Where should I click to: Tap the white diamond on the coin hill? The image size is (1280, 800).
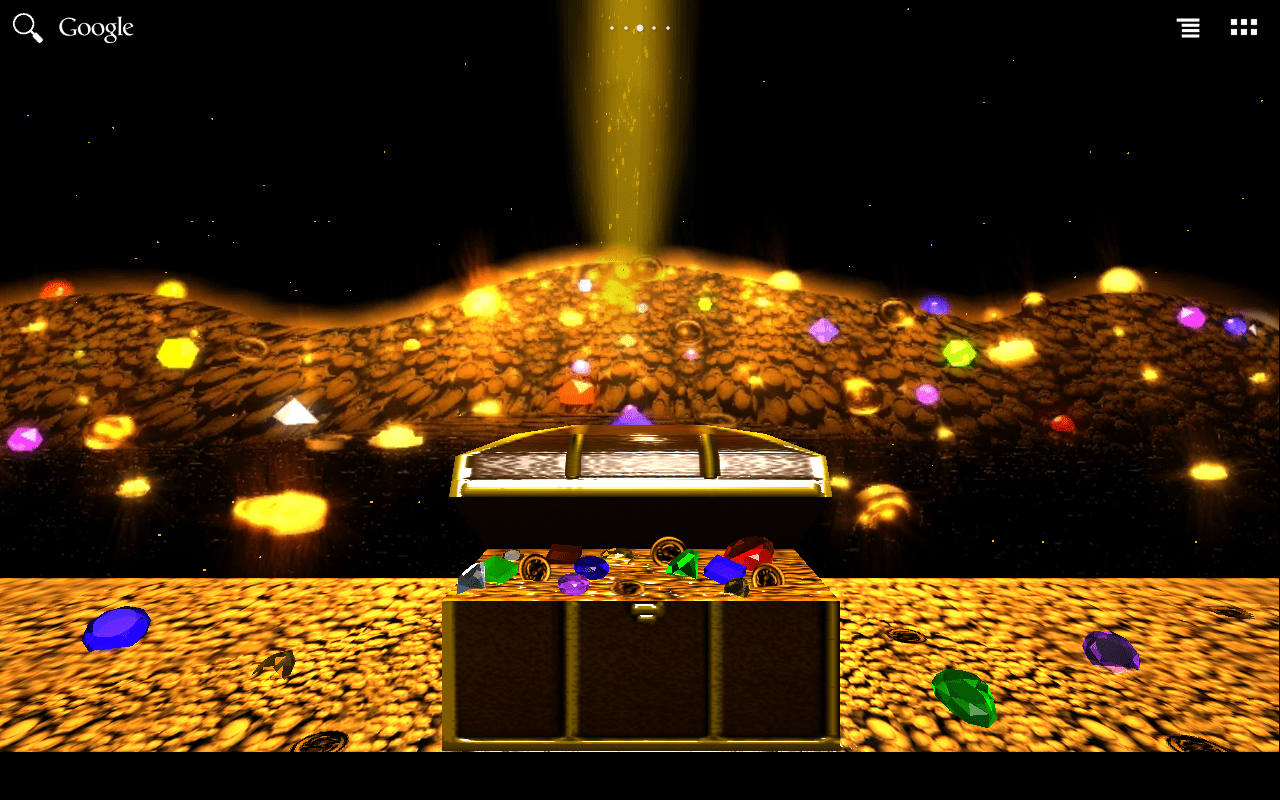pyautogui.click(x=293, y=410)
